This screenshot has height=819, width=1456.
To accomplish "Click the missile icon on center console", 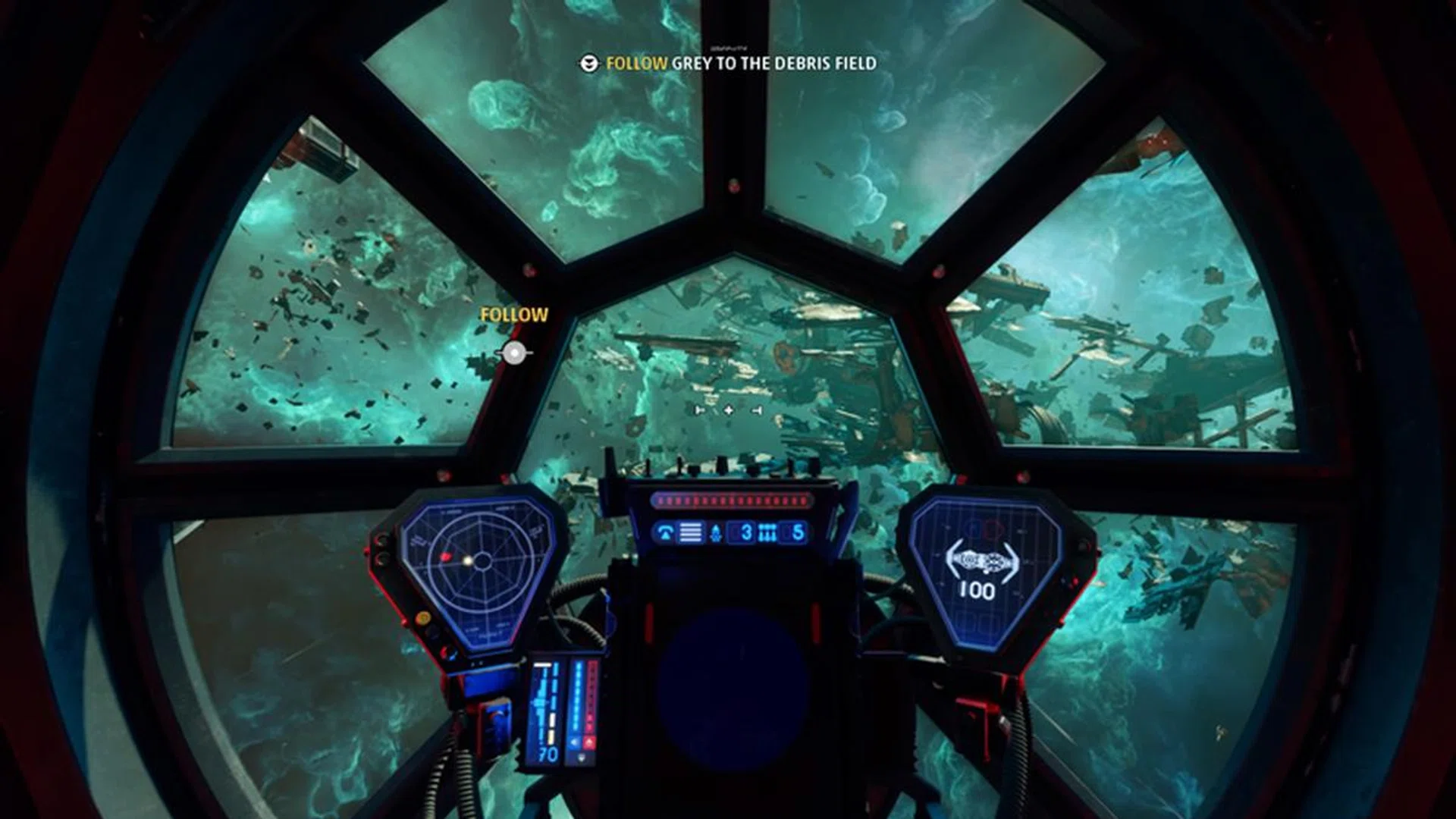I will coord(716,533).
